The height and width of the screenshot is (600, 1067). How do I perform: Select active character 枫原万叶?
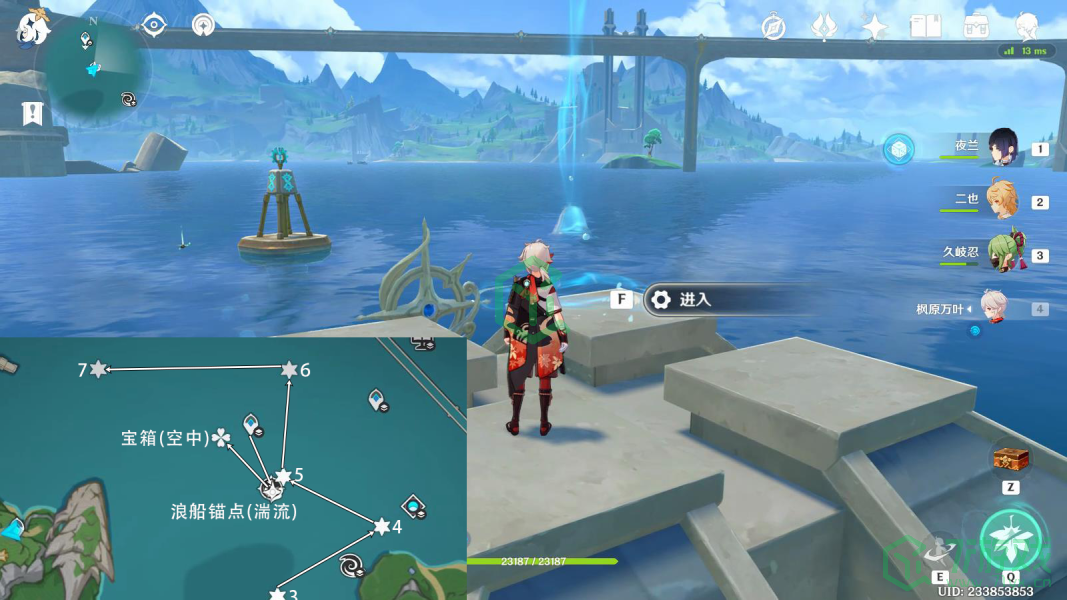click(993, 308)
